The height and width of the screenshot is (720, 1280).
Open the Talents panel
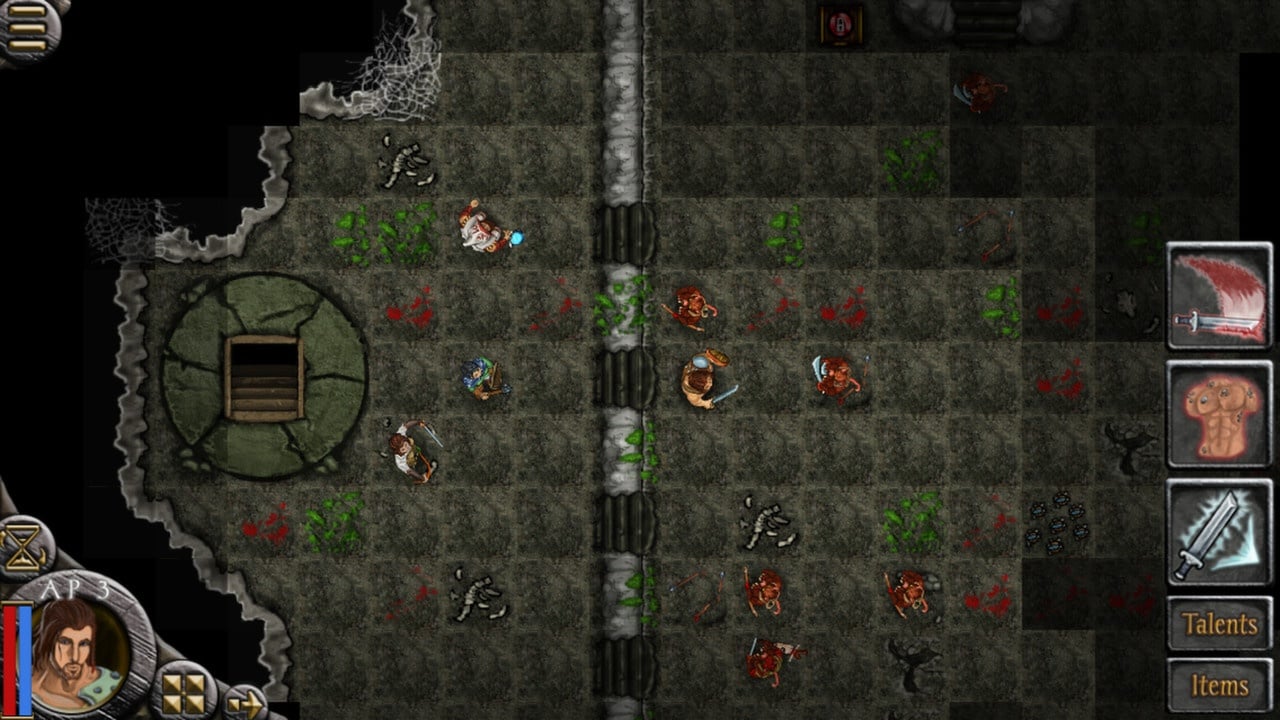(1219, 624)
